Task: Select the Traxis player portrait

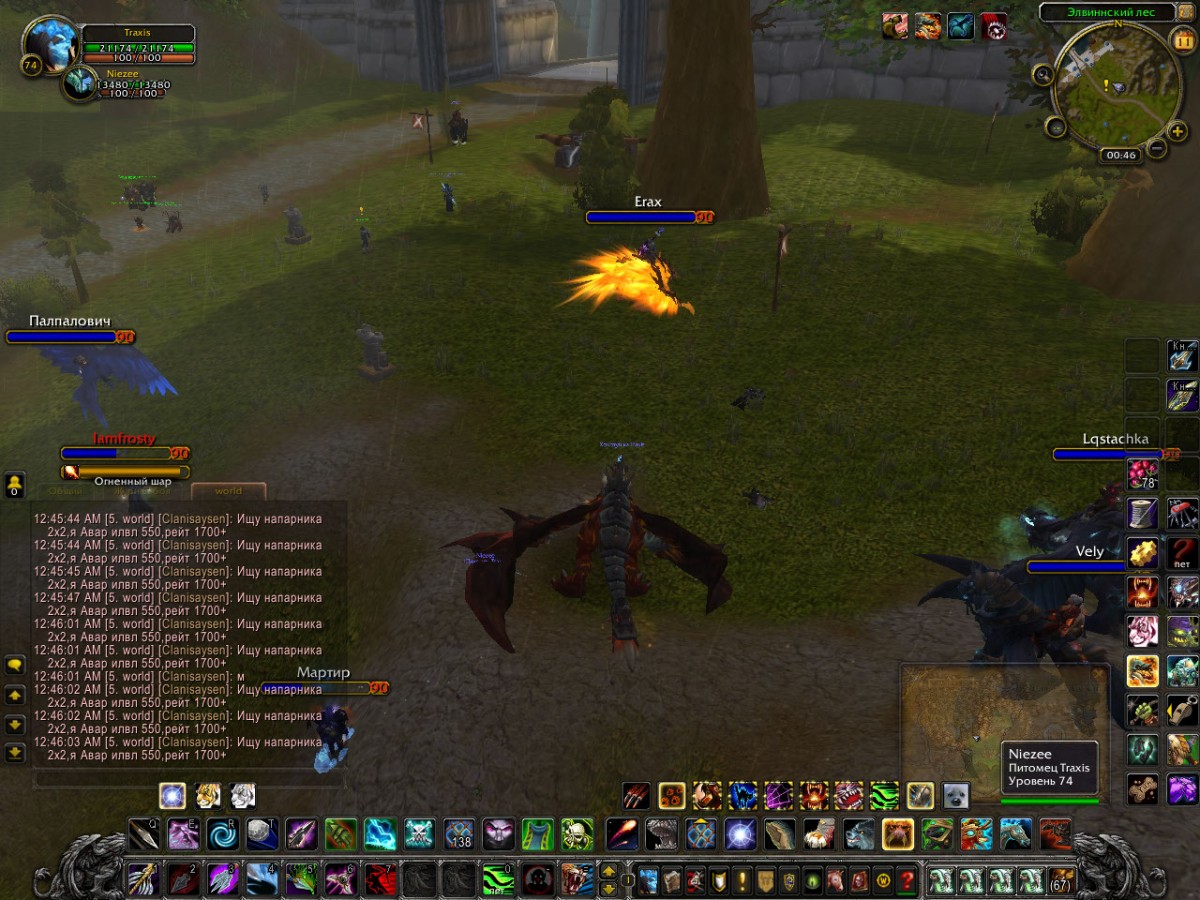Action: point(49,45)
